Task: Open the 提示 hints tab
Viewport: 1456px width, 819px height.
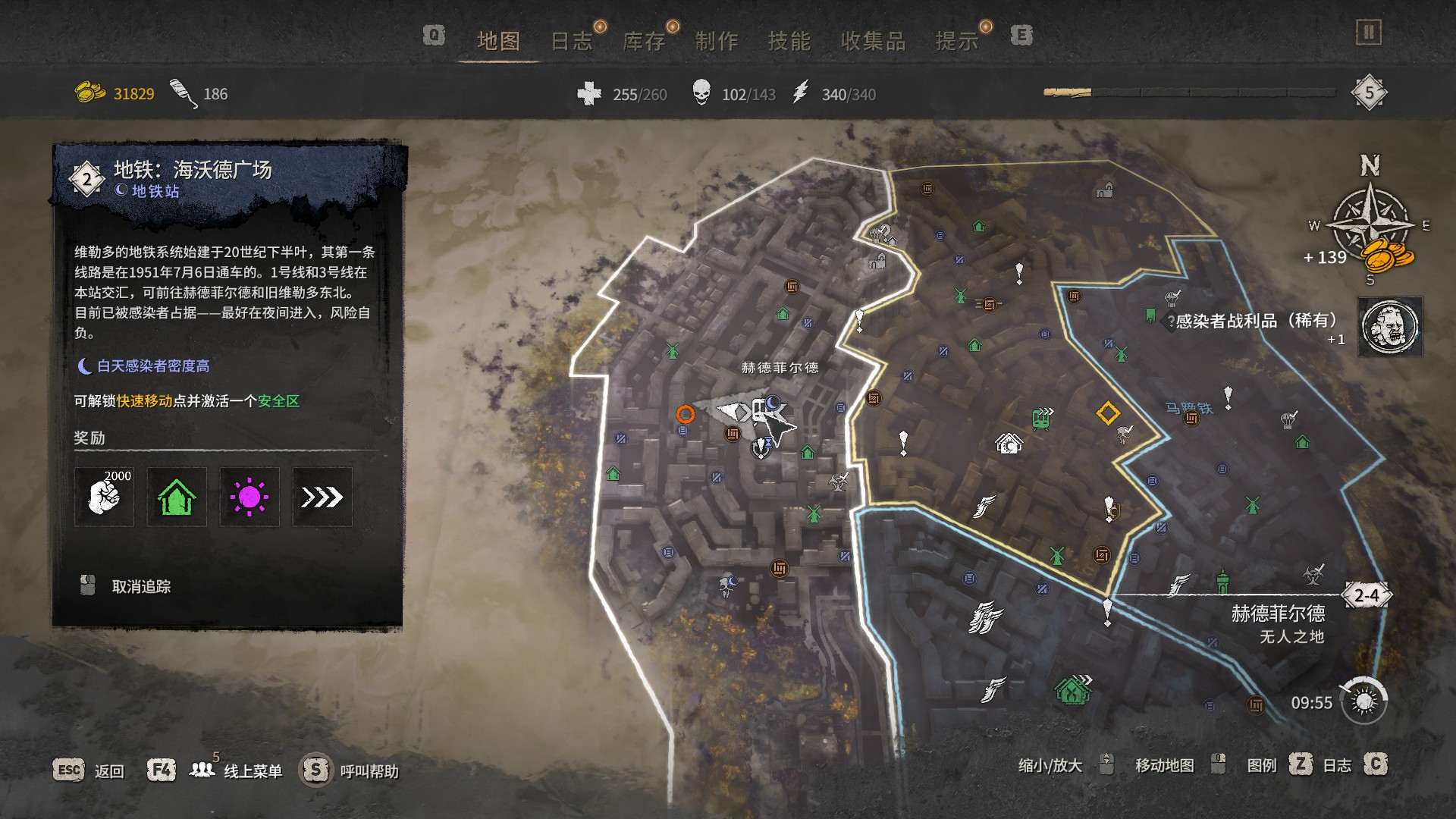Action: 957,41
